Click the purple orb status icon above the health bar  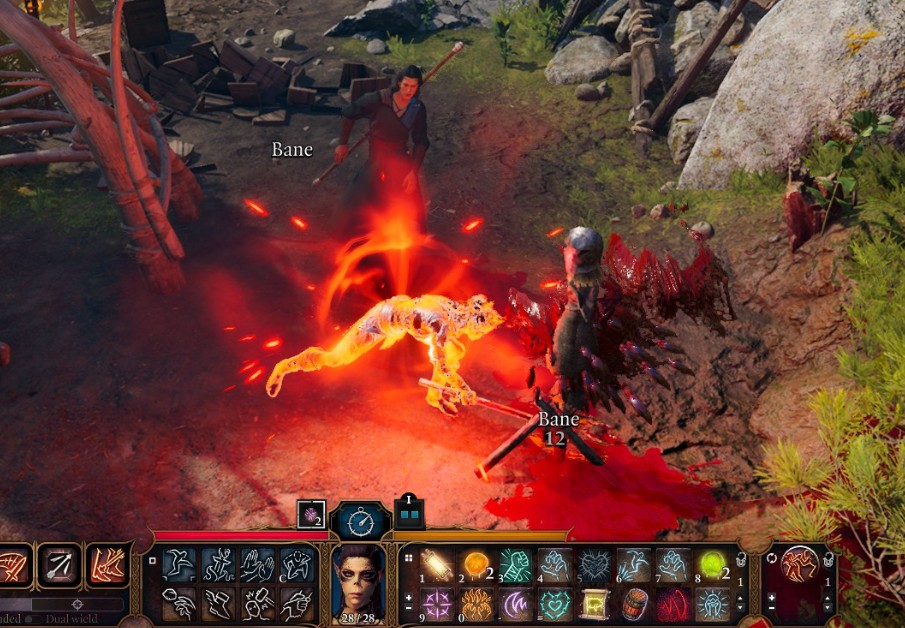(311, 514)
